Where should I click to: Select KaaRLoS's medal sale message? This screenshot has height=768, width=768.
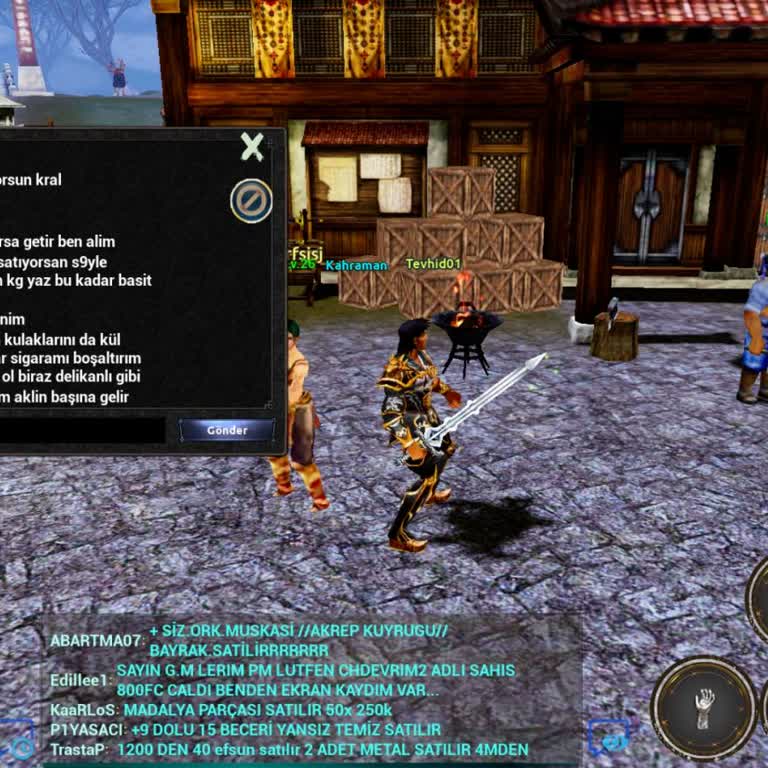[257, 710]
